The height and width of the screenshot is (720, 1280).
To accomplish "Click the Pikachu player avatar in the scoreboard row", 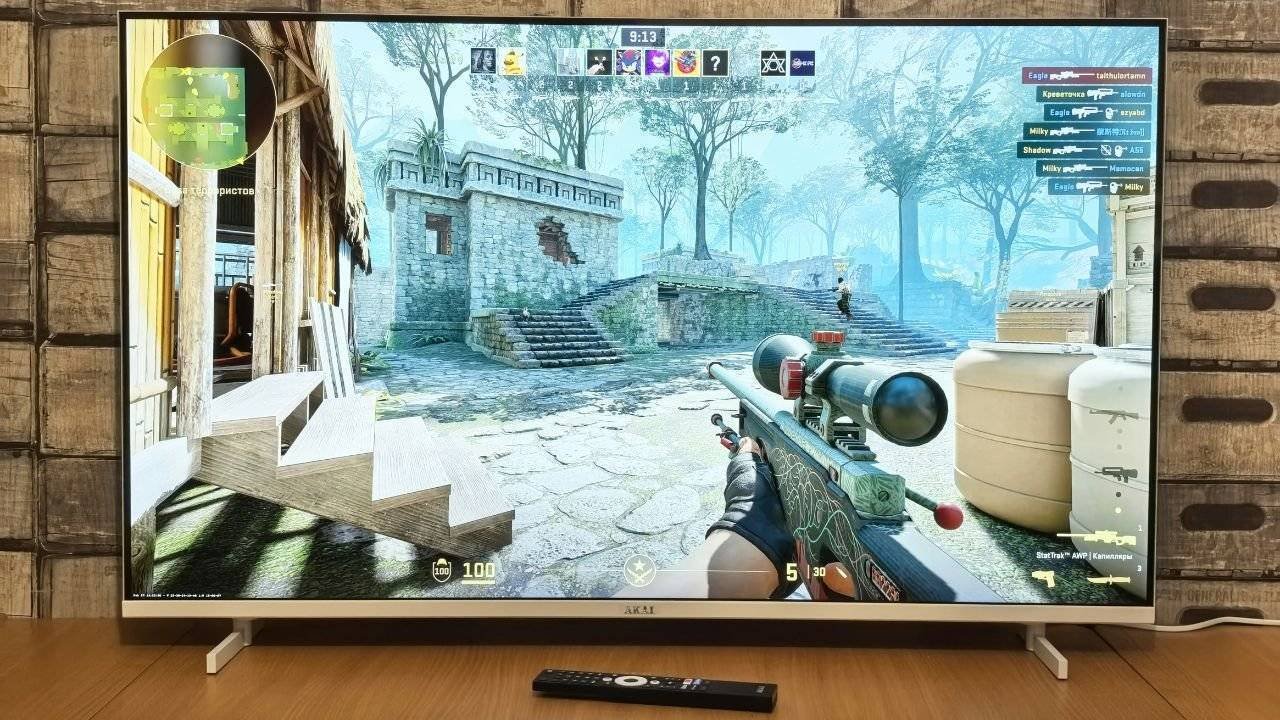I will [x=512, y=62].
